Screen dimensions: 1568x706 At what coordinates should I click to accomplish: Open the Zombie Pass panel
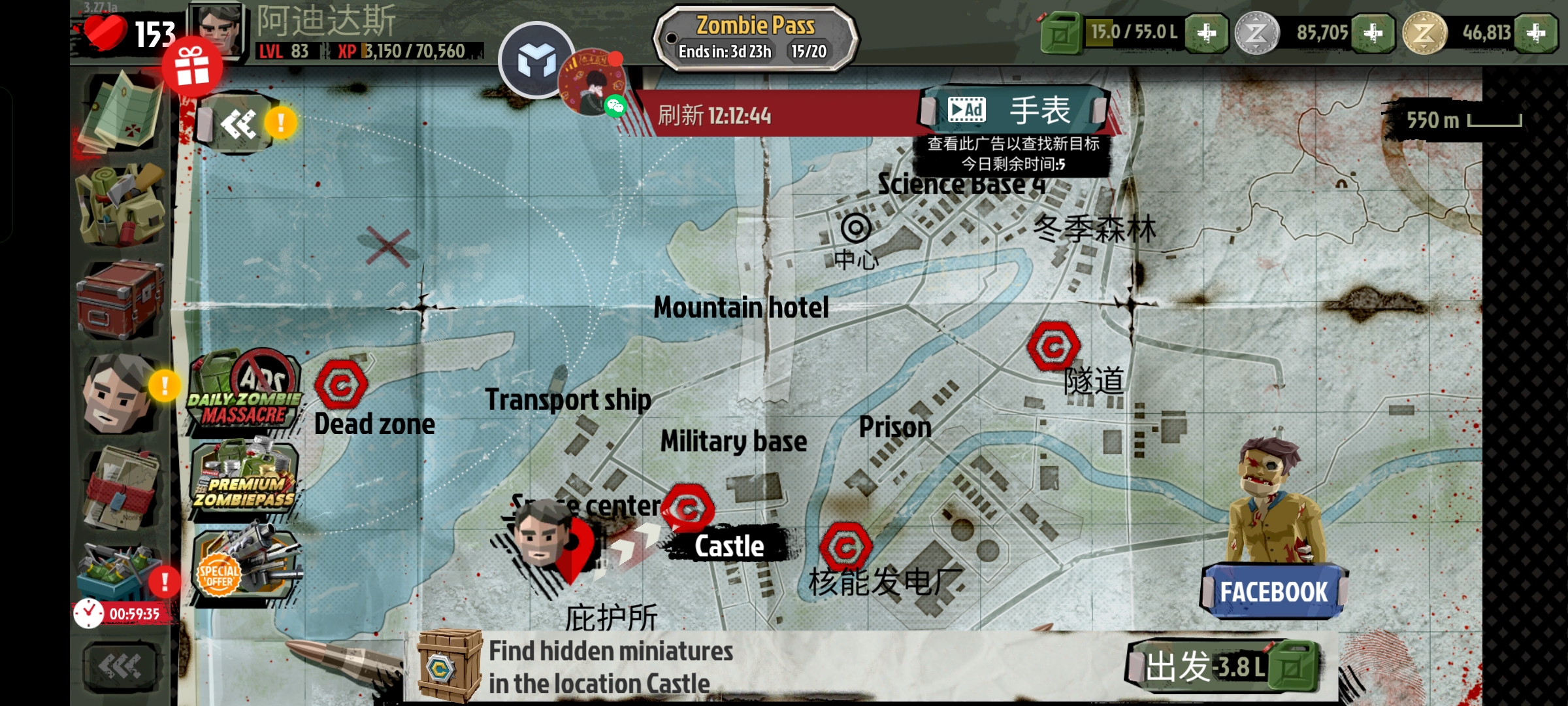pos(756,38)
